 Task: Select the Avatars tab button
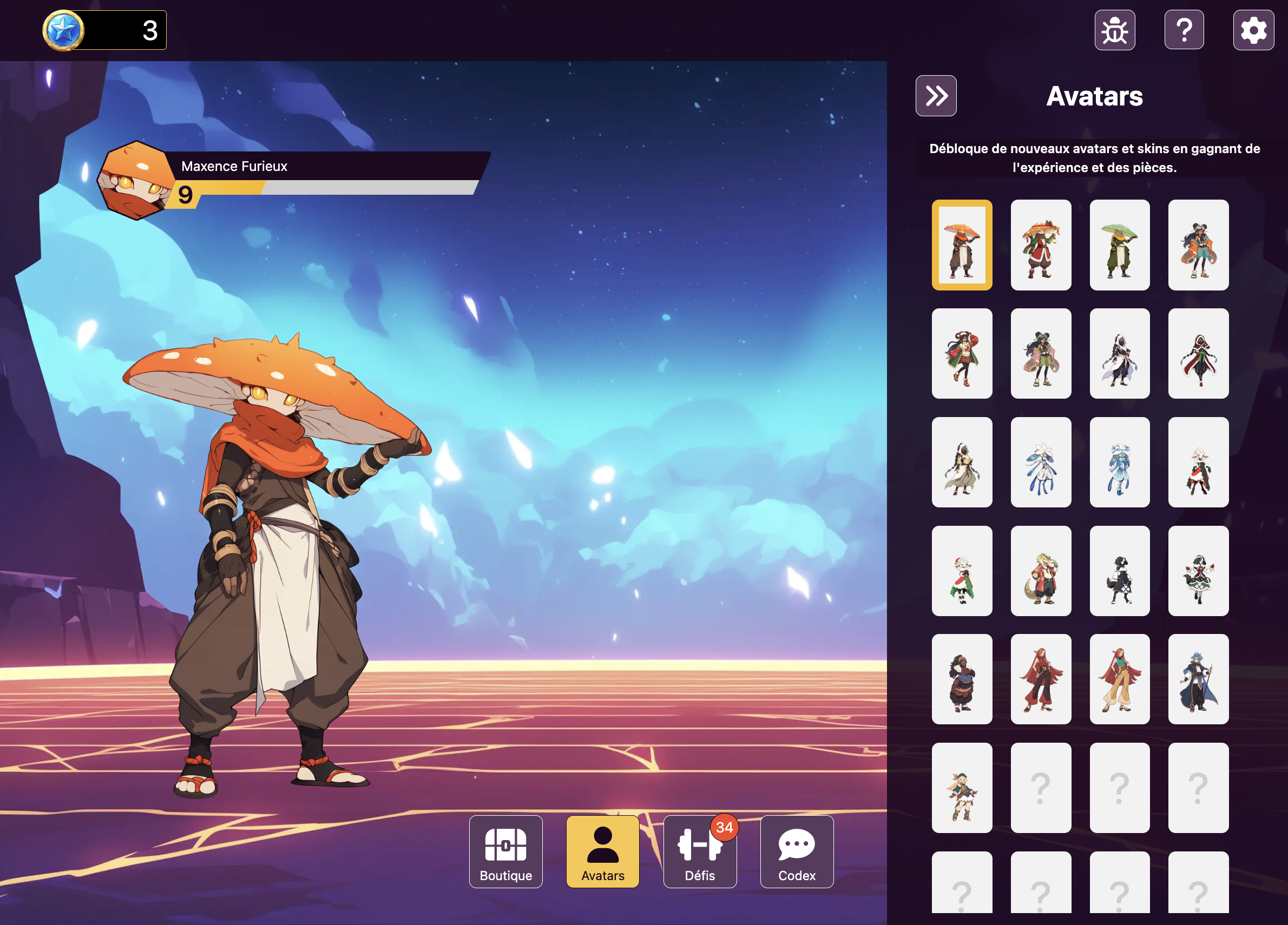pos(602,851)
